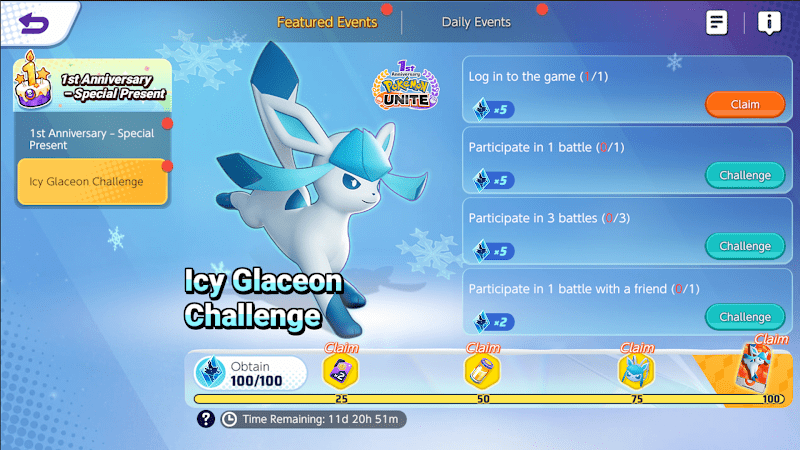The image size is (800, 450).
Task: Select the 1st Anniversary – Special Present entry
Action: pyautogui.click(x=92, y=139)
